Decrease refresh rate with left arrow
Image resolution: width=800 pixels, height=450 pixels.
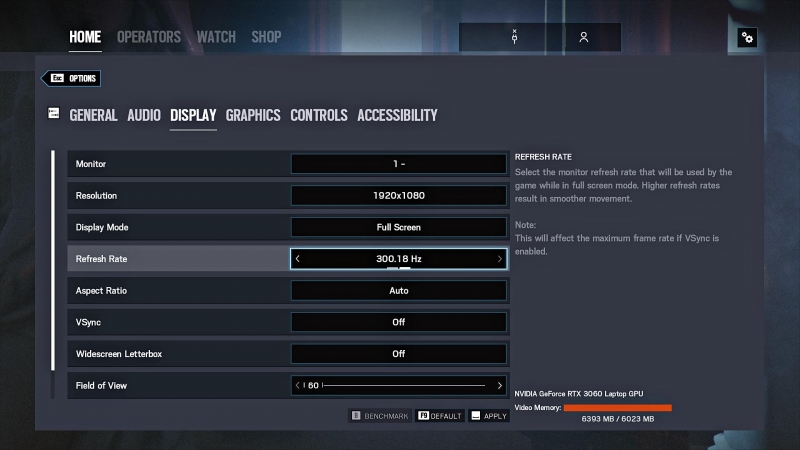pyautogui.click(x=298, y=259)
